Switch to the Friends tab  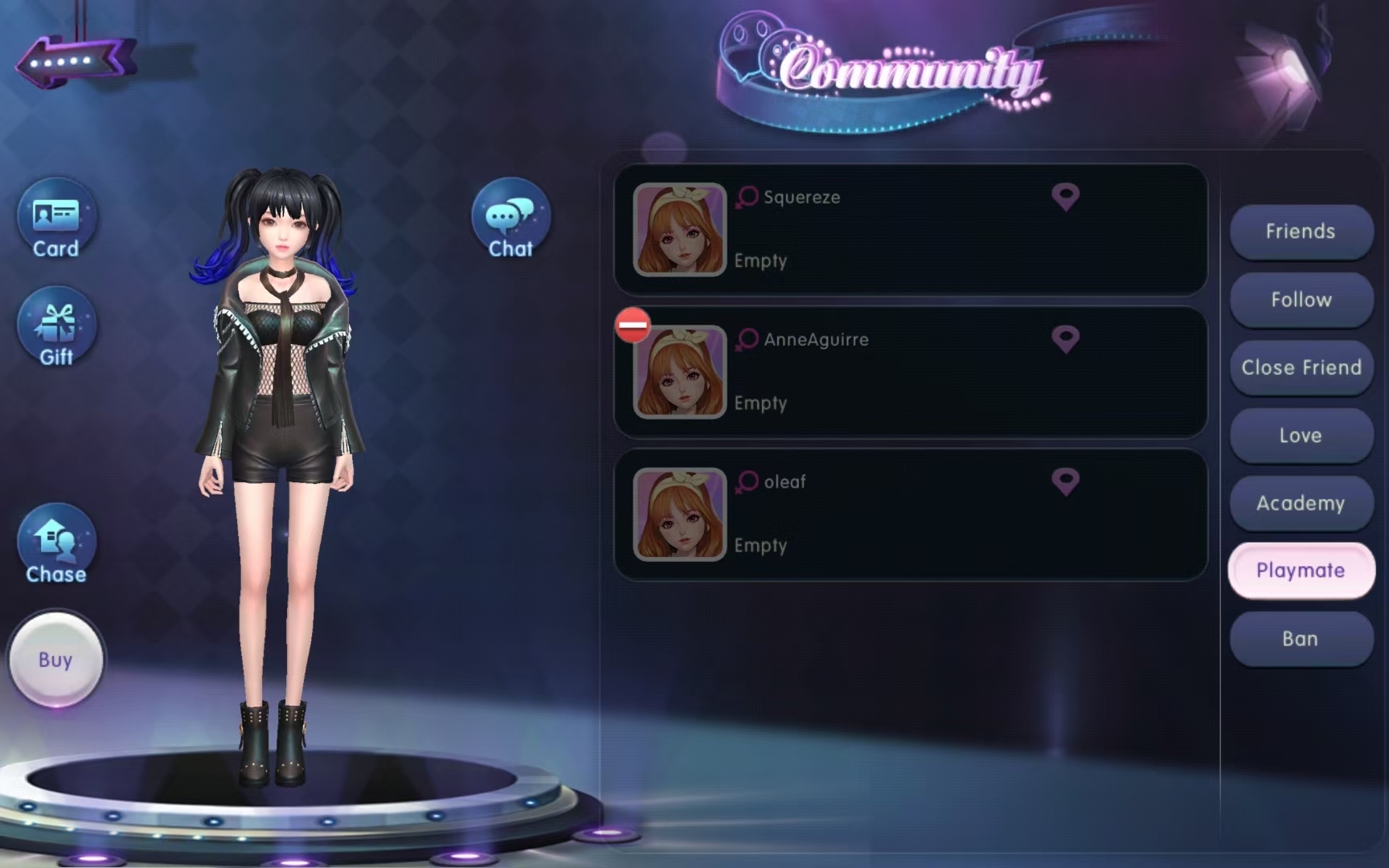click(x=1301, y=231)
